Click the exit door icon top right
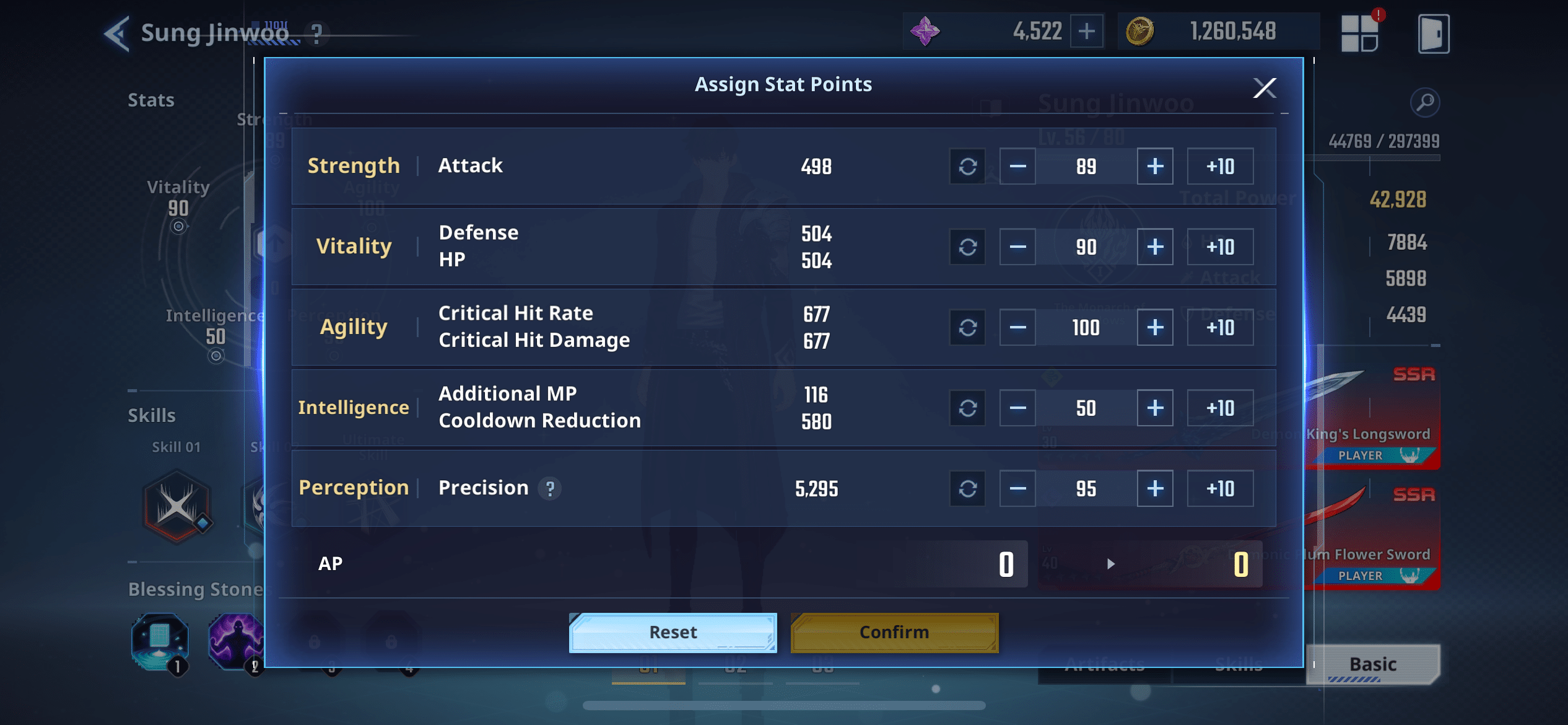 1432,33
